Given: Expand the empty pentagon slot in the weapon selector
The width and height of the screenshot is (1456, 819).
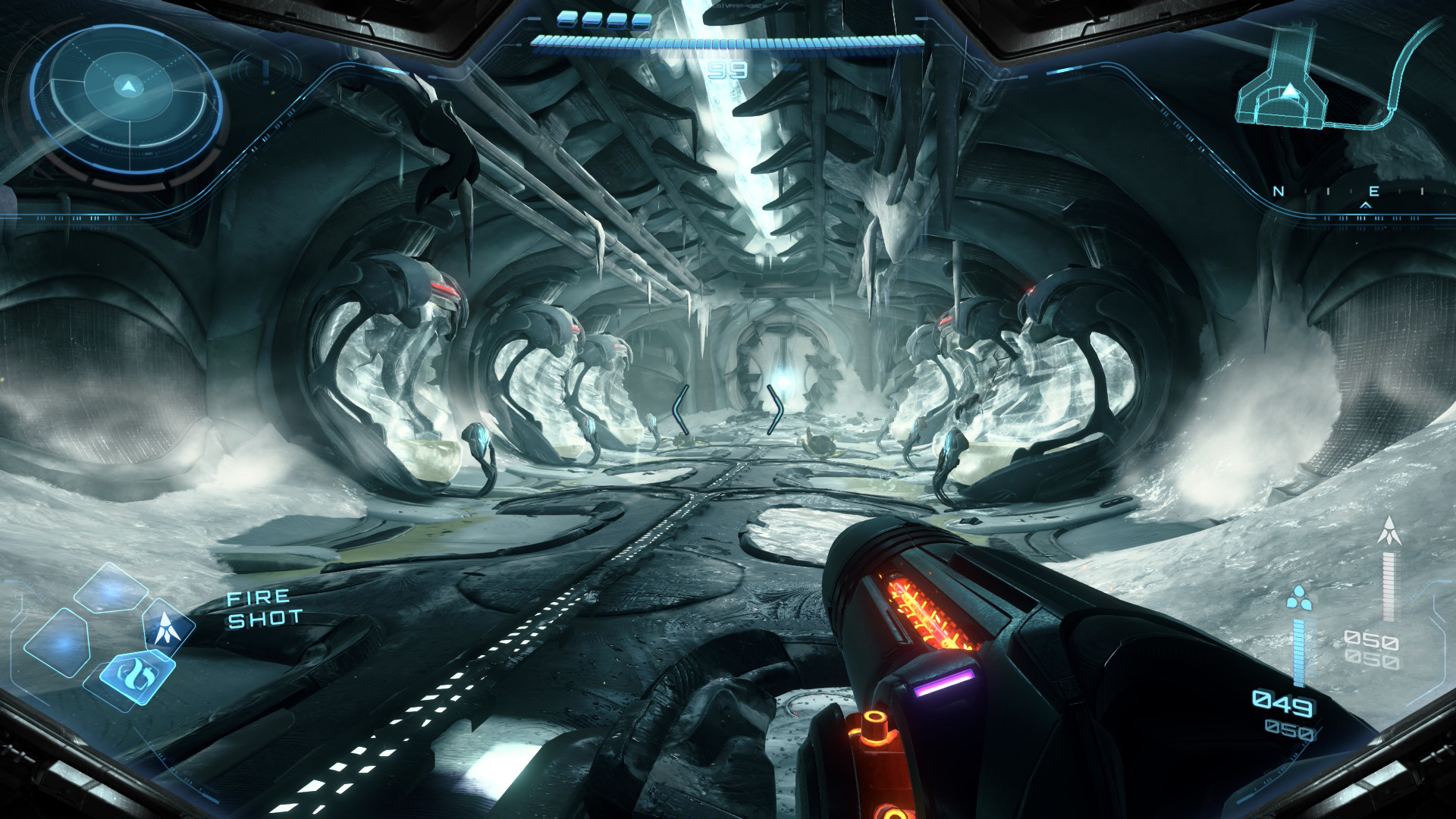Looking at the screenshot, I should click(x=110, y=590).
